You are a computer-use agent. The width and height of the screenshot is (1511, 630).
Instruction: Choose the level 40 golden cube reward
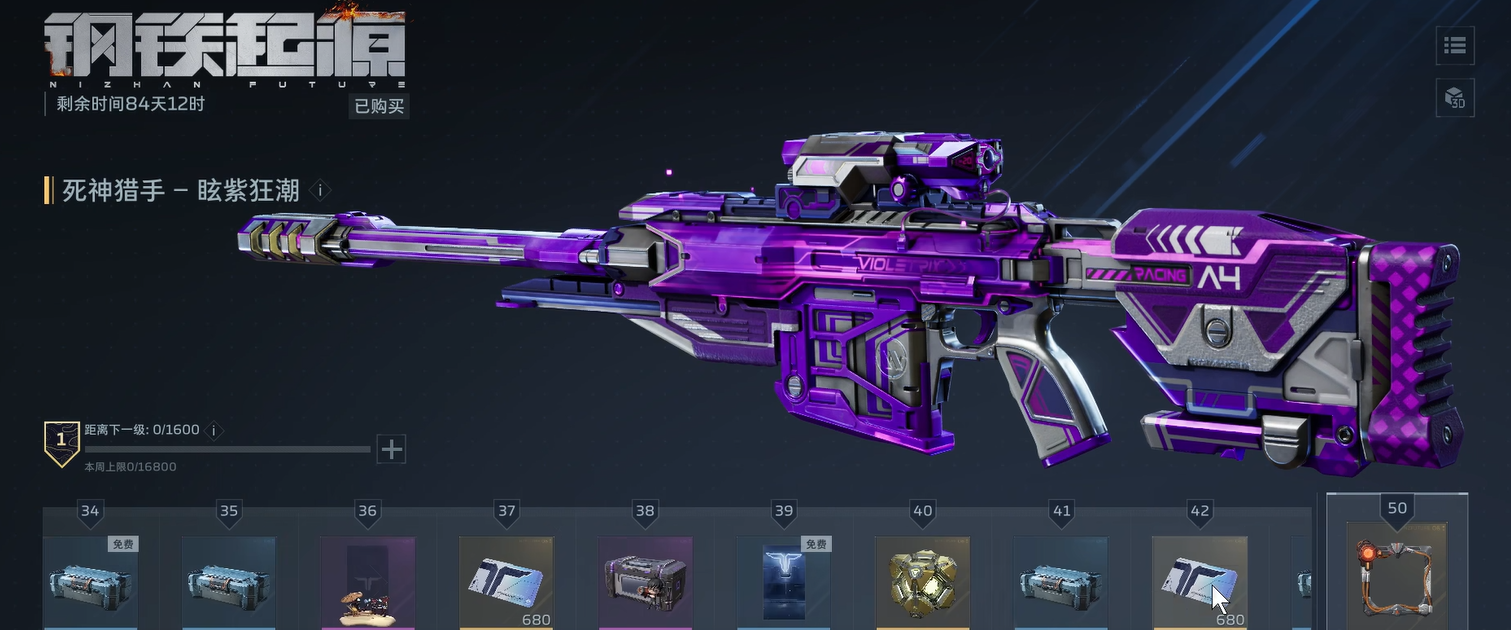point(922,582)
